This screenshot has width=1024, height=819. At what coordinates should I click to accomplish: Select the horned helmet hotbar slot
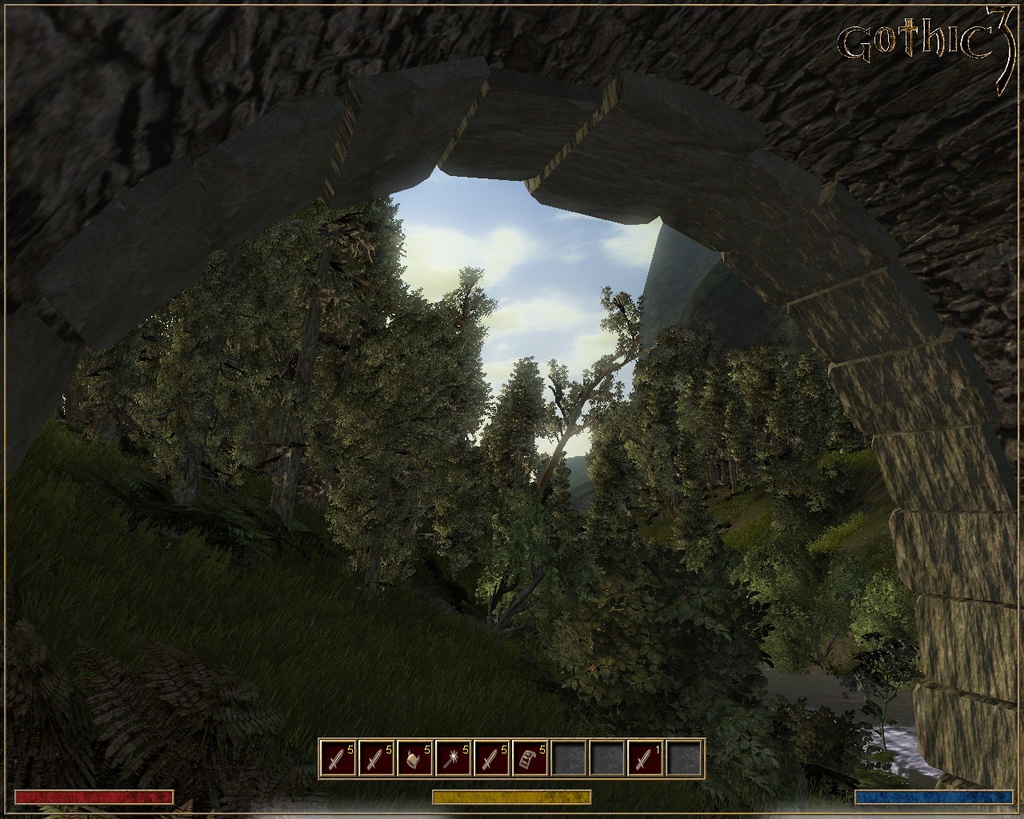[415, 759]
